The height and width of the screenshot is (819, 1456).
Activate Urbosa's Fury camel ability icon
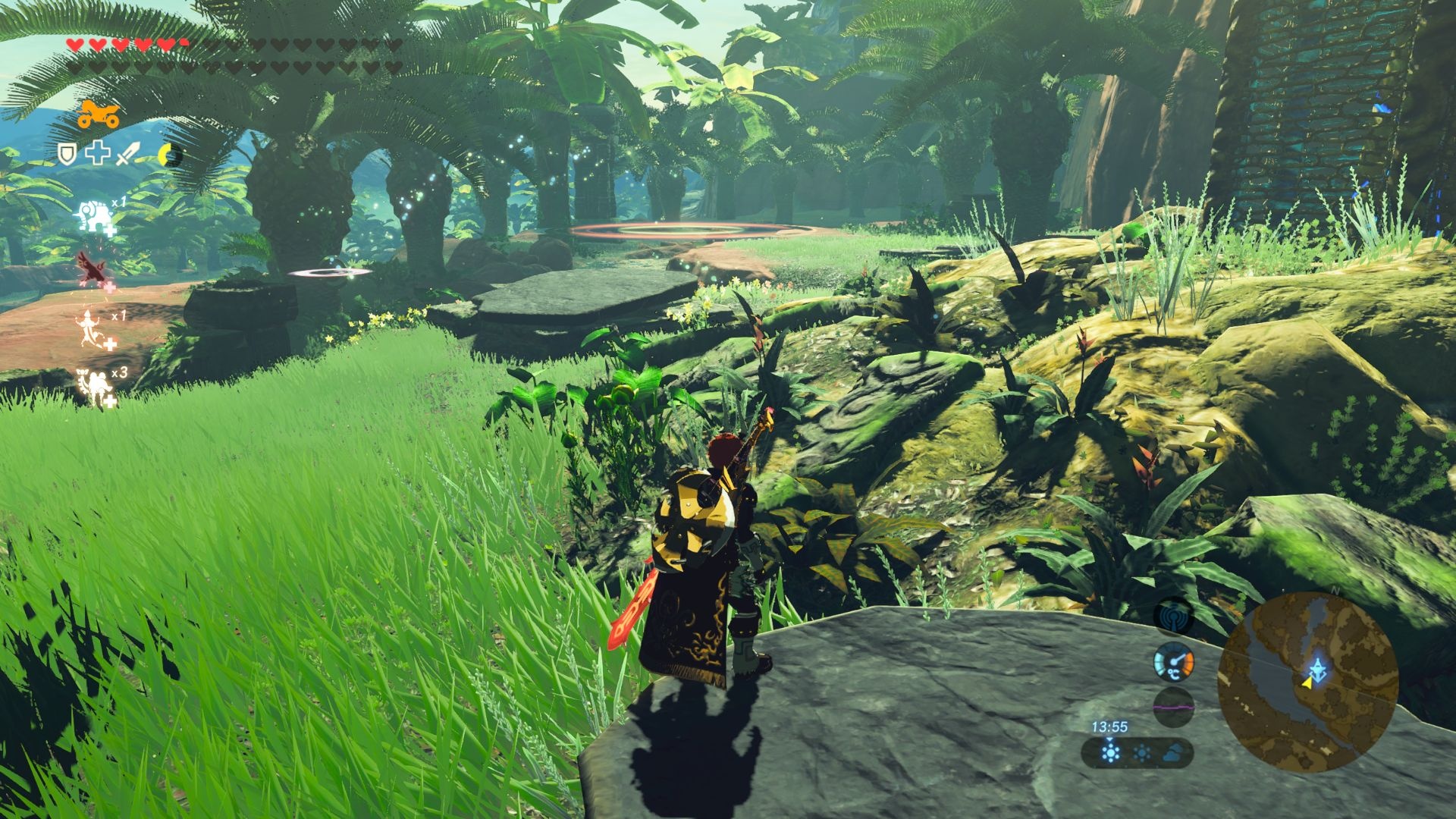coord(96,387)
